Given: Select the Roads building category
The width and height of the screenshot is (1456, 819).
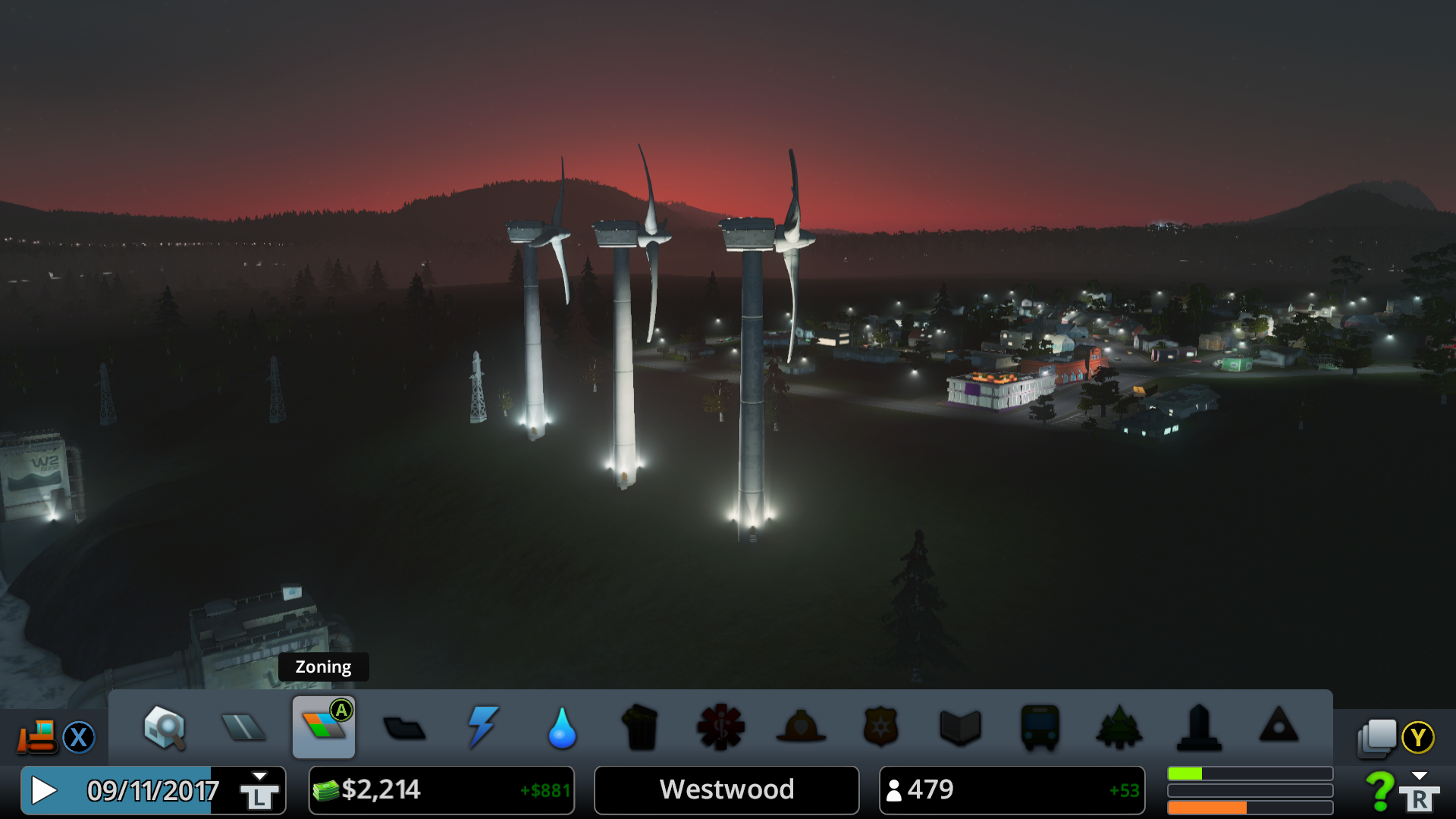Looking at the screenshot, I should click(243, 728).
